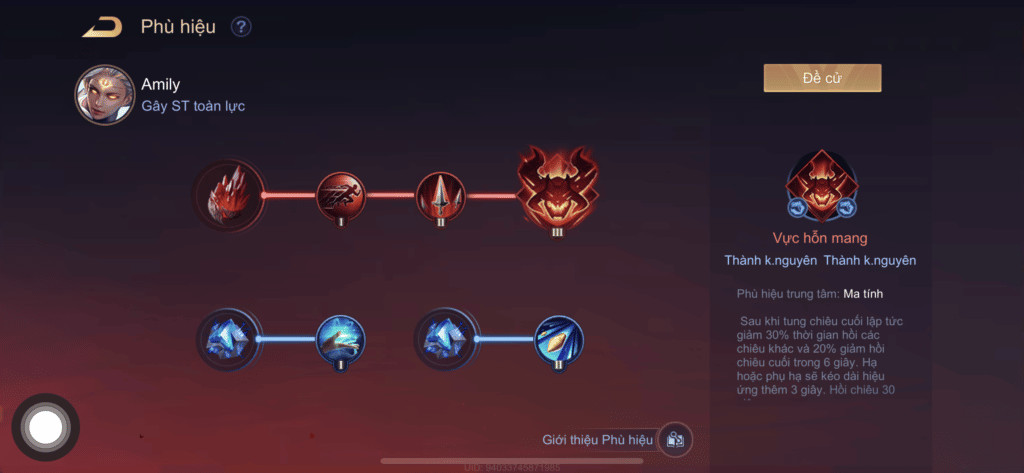
Task: Choose the blue arrow emblem node
Action: (558, 339)
